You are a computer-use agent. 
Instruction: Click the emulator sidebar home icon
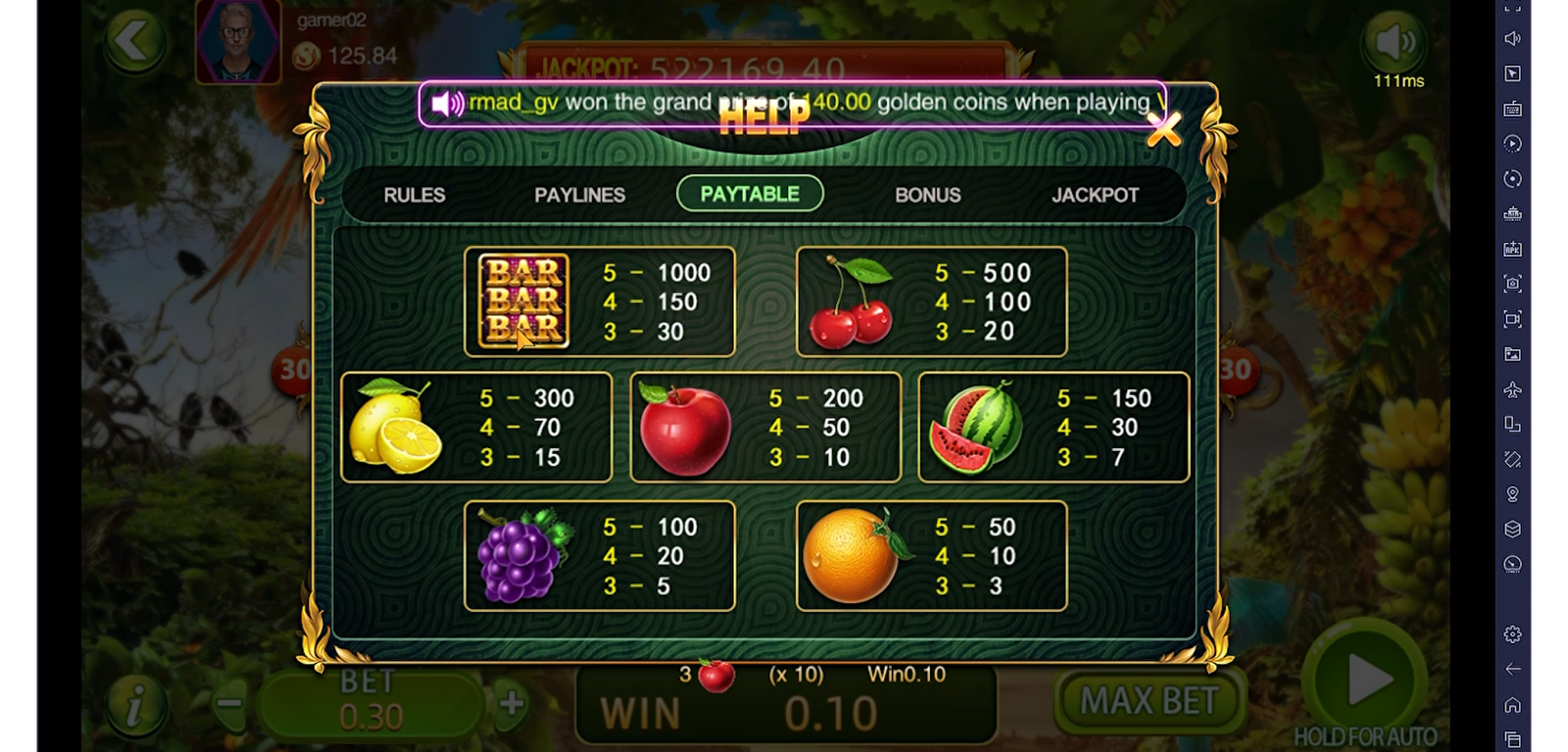coord(1513,705)
